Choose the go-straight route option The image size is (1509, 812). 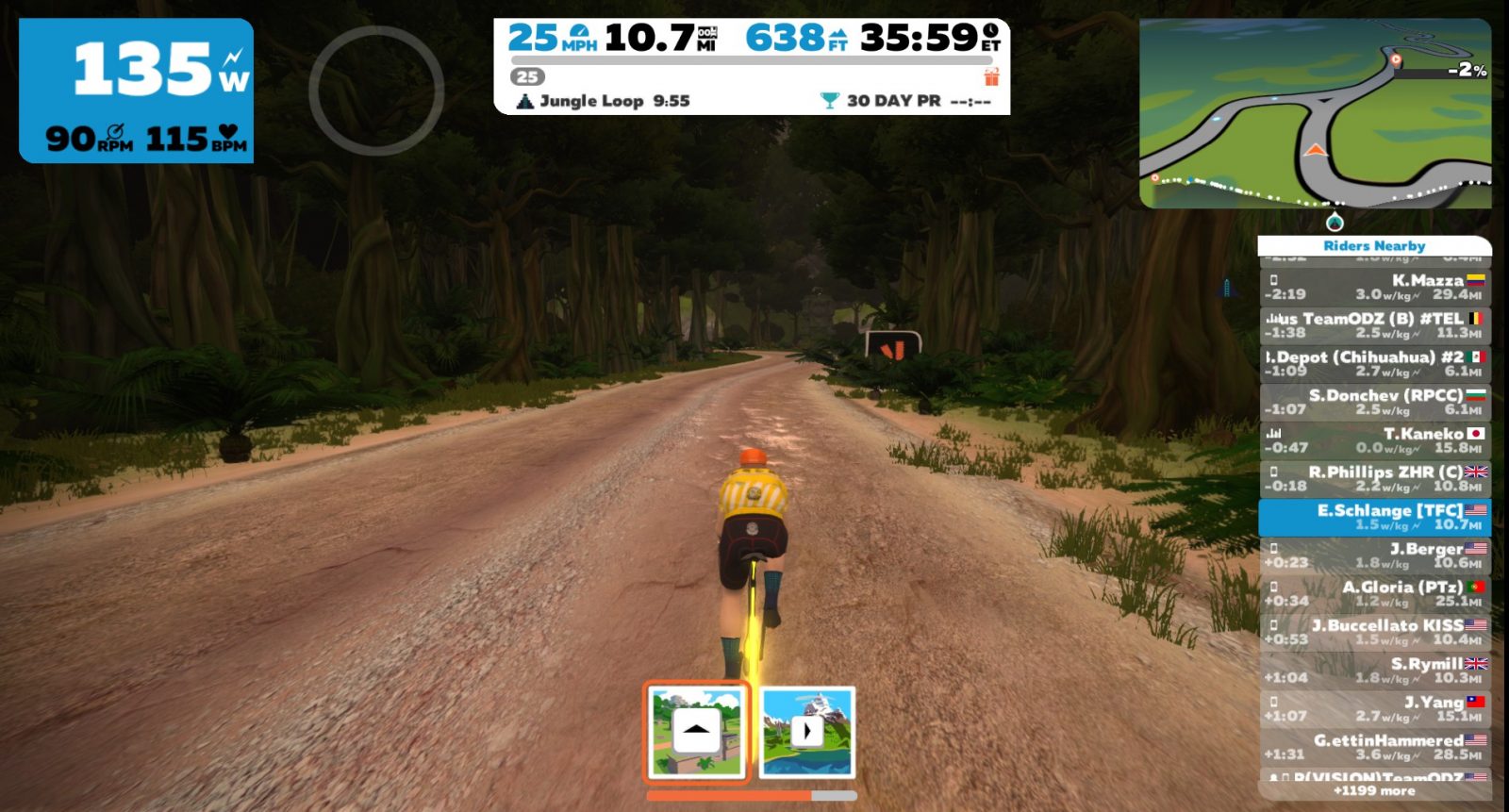697,732
